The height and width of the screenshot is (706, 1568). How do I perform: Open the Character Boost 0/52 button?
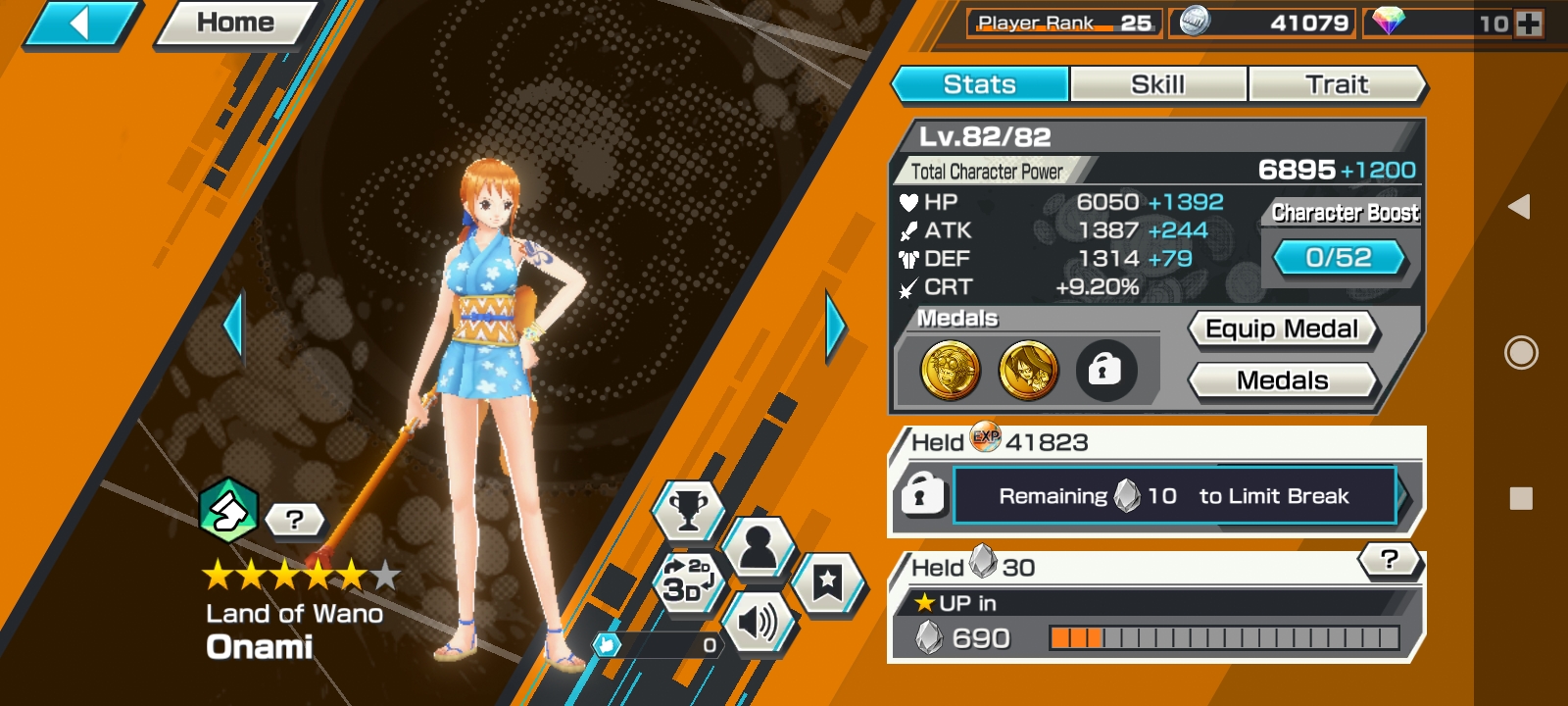coord(1339,258)
